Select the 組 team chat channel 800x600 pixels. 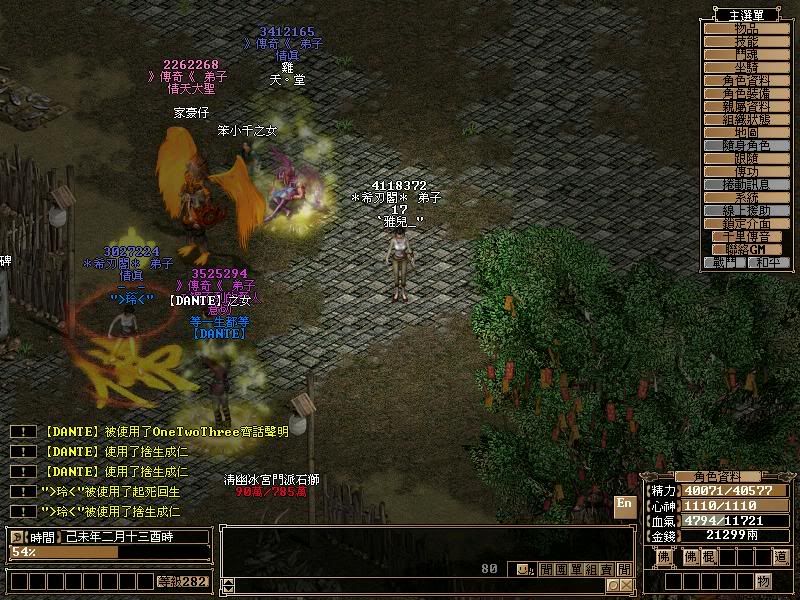590,569
